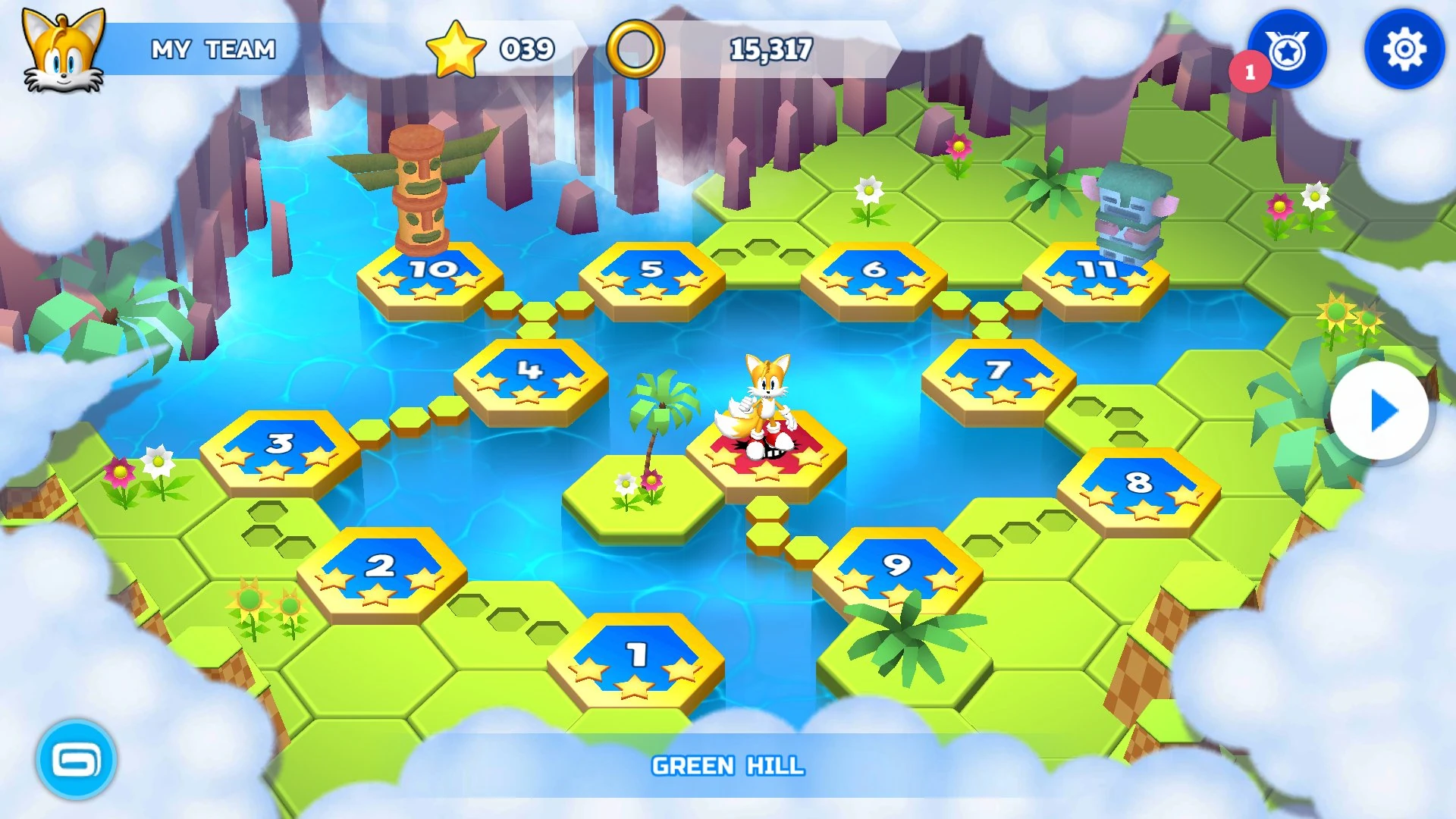Click the star counter icon

[456, 49]
